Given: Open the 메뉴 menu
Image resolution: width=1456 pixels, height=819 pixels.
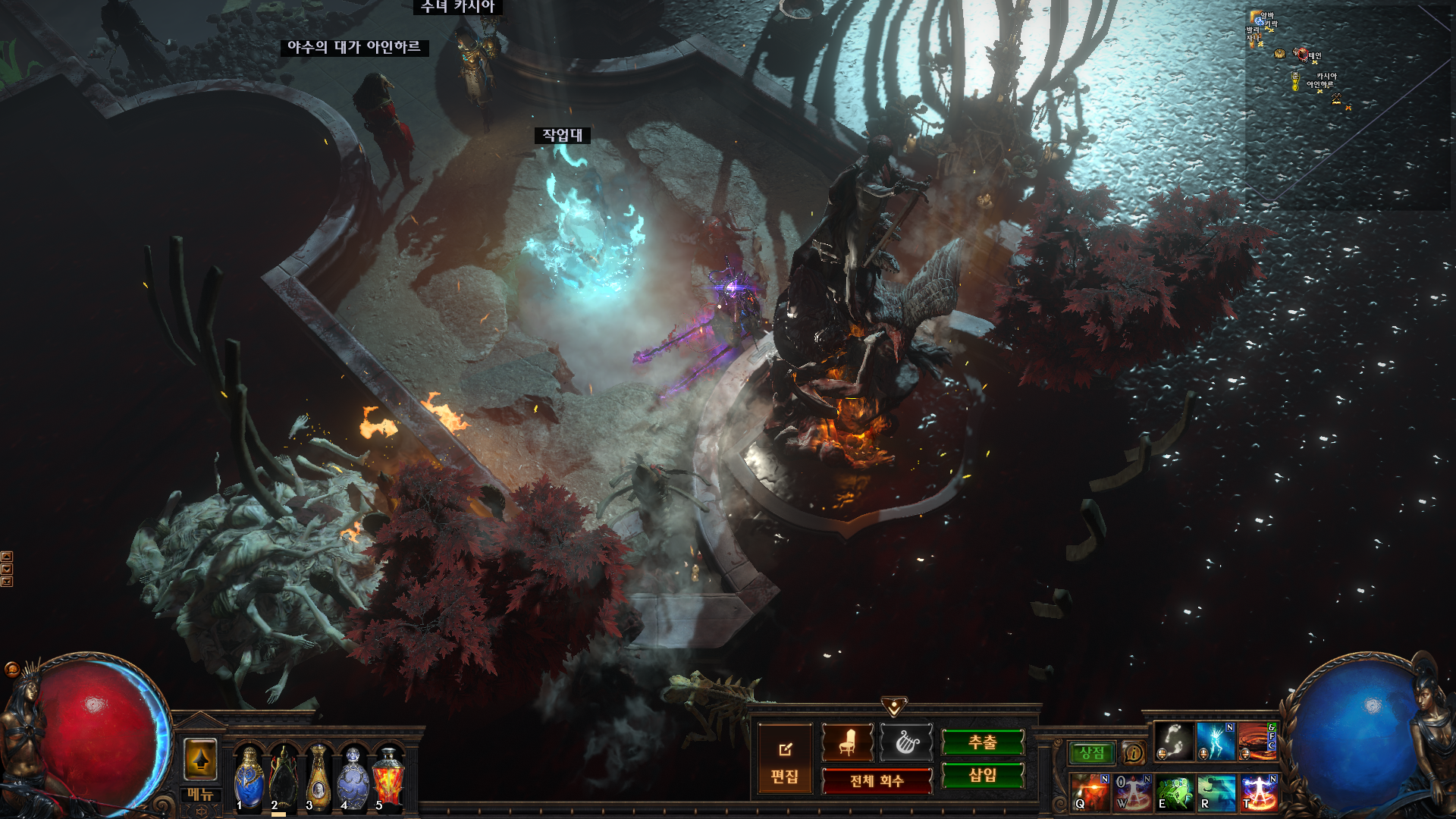Looking at the screenshot, I should tap(200, 794).
